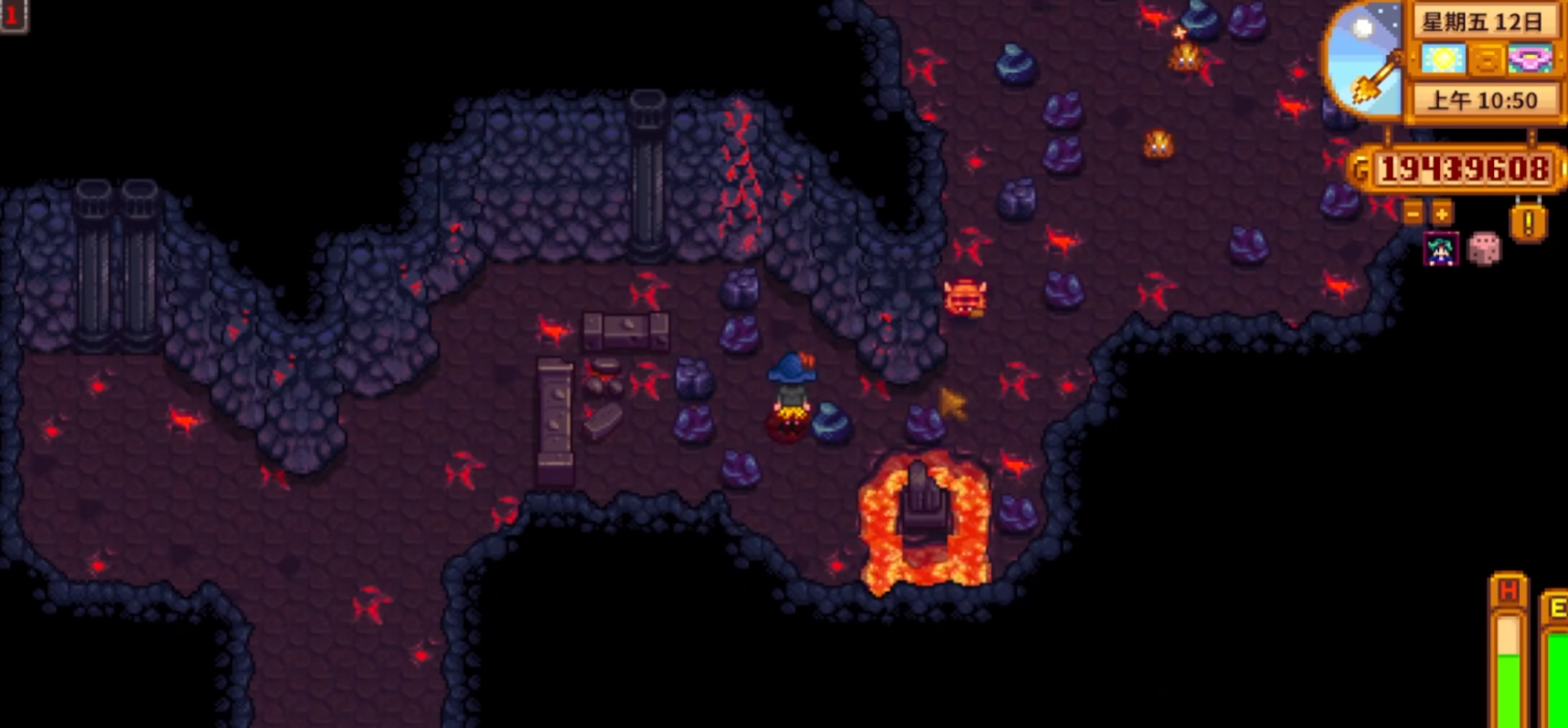Click the sunny weather icon
This screenshot has height=728, width=1568.
[x=1444, y=59]
